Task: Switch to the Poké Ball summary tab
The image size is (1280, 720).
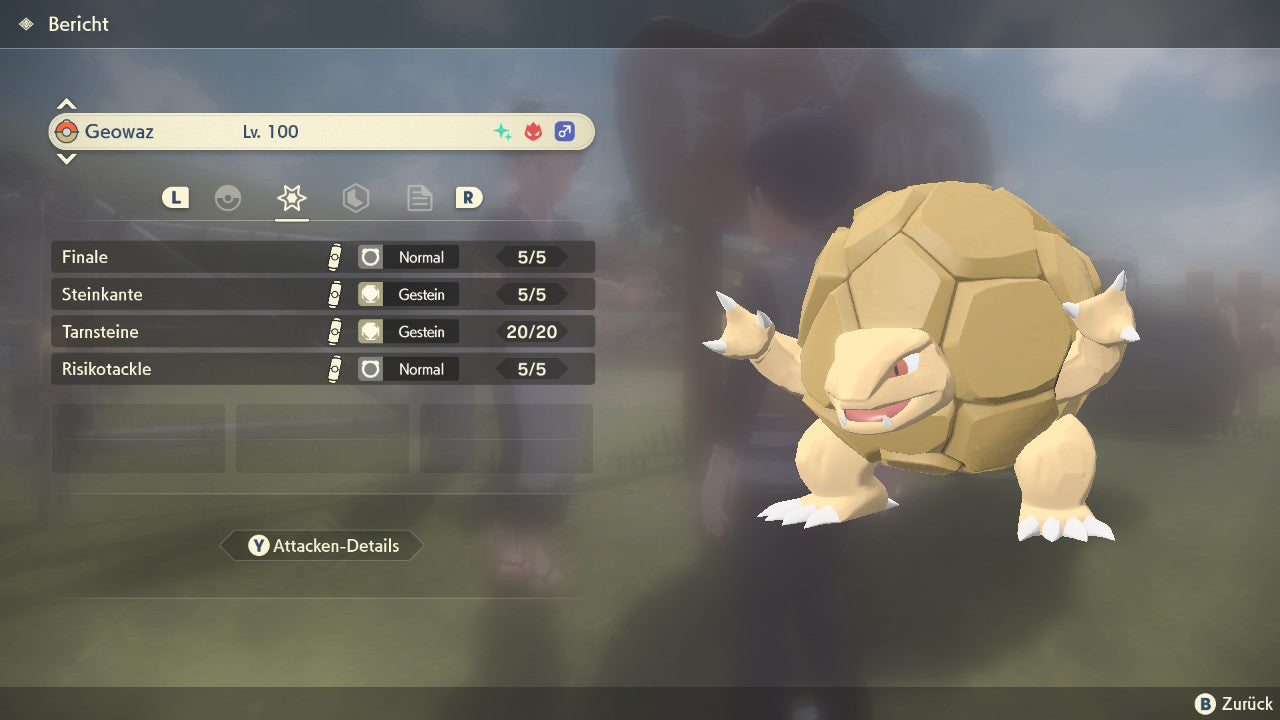Action: pyautogui.click(x=228, y=198)
